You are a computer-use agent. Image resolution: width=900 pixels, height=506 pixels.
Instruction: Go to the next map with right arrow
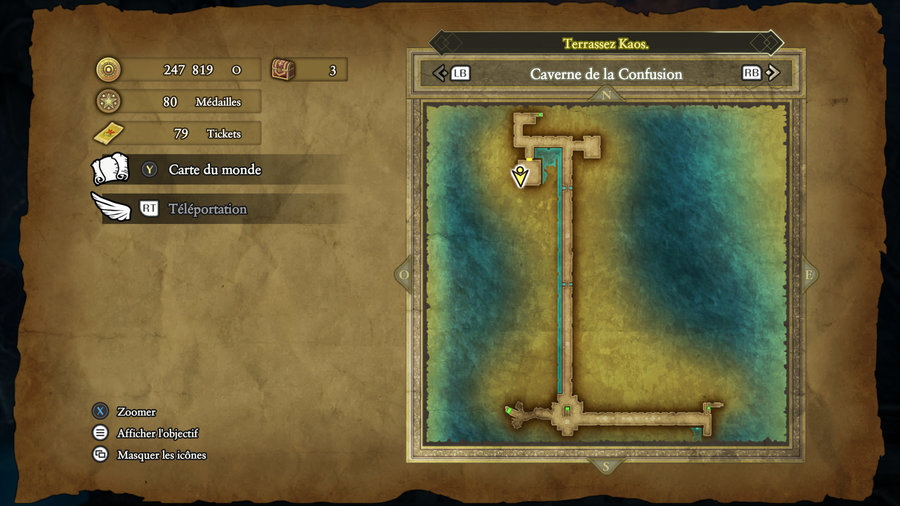click(x=772, y=73)
